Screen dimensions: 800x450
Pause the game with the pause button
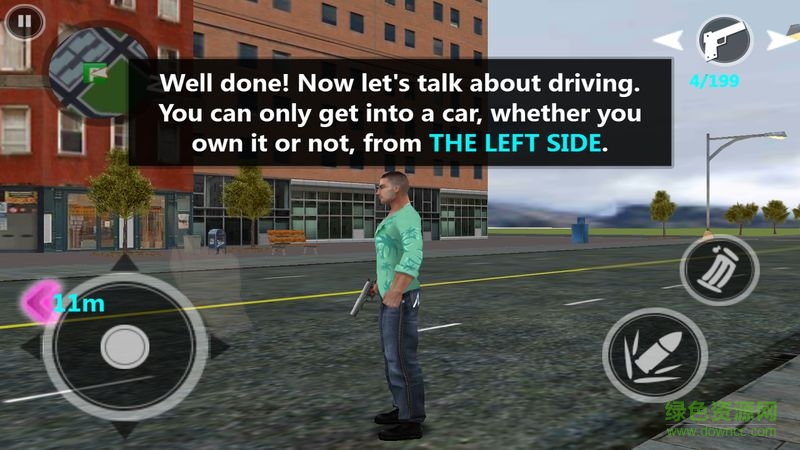(x=23, y=21)
